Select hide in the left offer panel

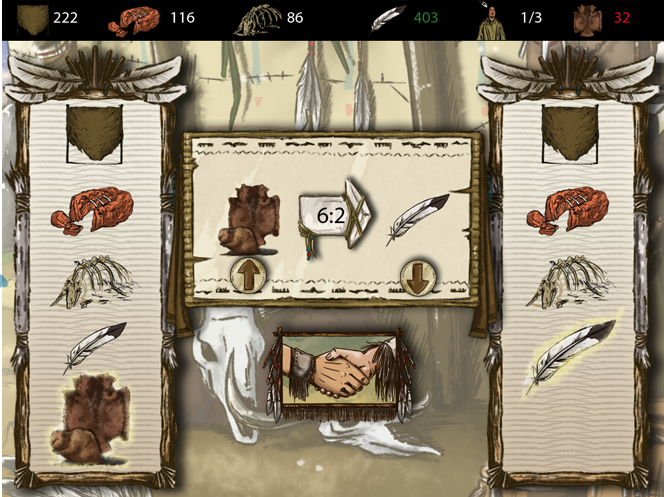[x=95, y=134]
